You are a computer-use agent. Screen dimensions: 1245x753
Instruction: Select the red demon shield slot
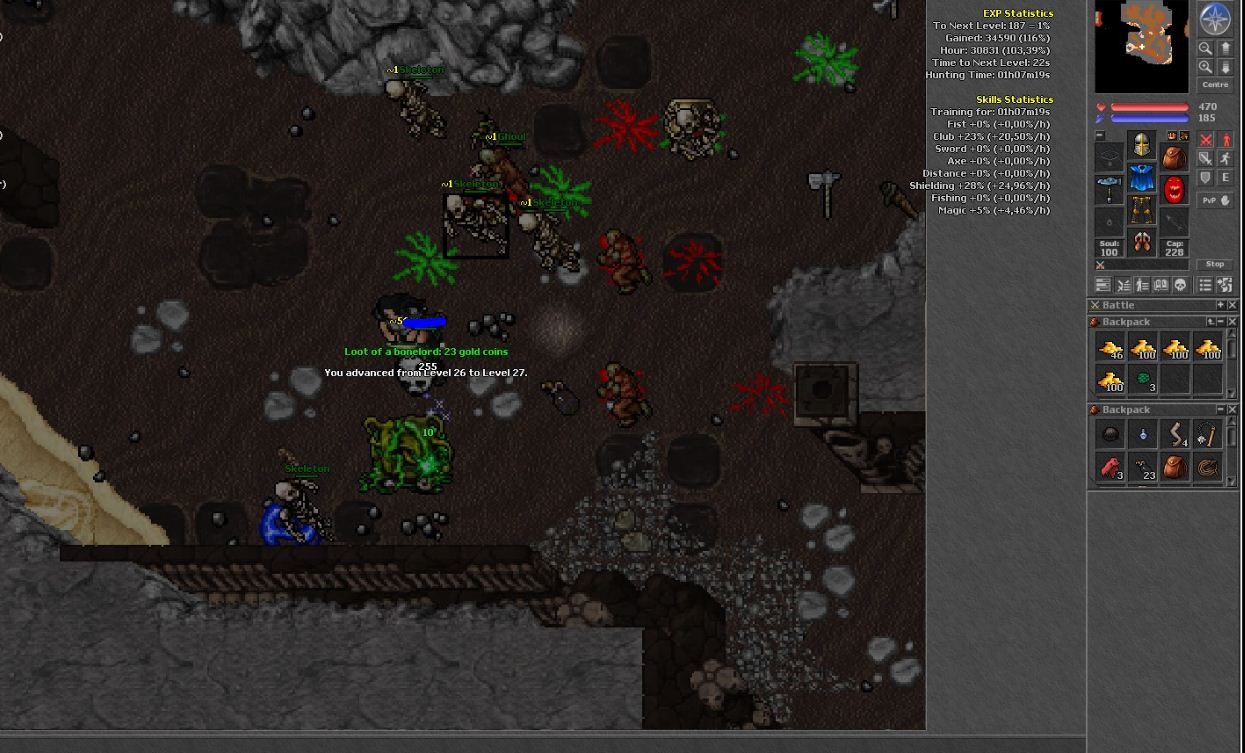pos(1174,189)
